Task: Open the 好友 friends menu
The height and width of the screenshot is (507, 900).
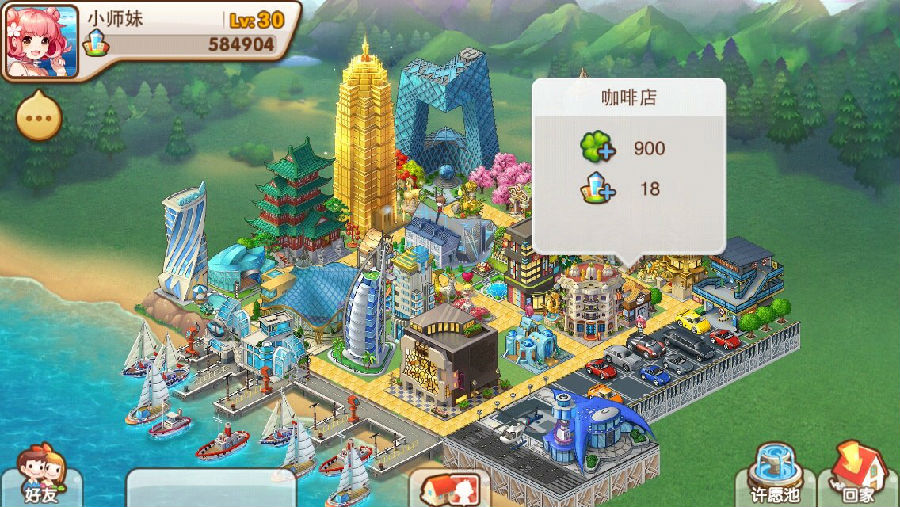Action: (41, 477)
